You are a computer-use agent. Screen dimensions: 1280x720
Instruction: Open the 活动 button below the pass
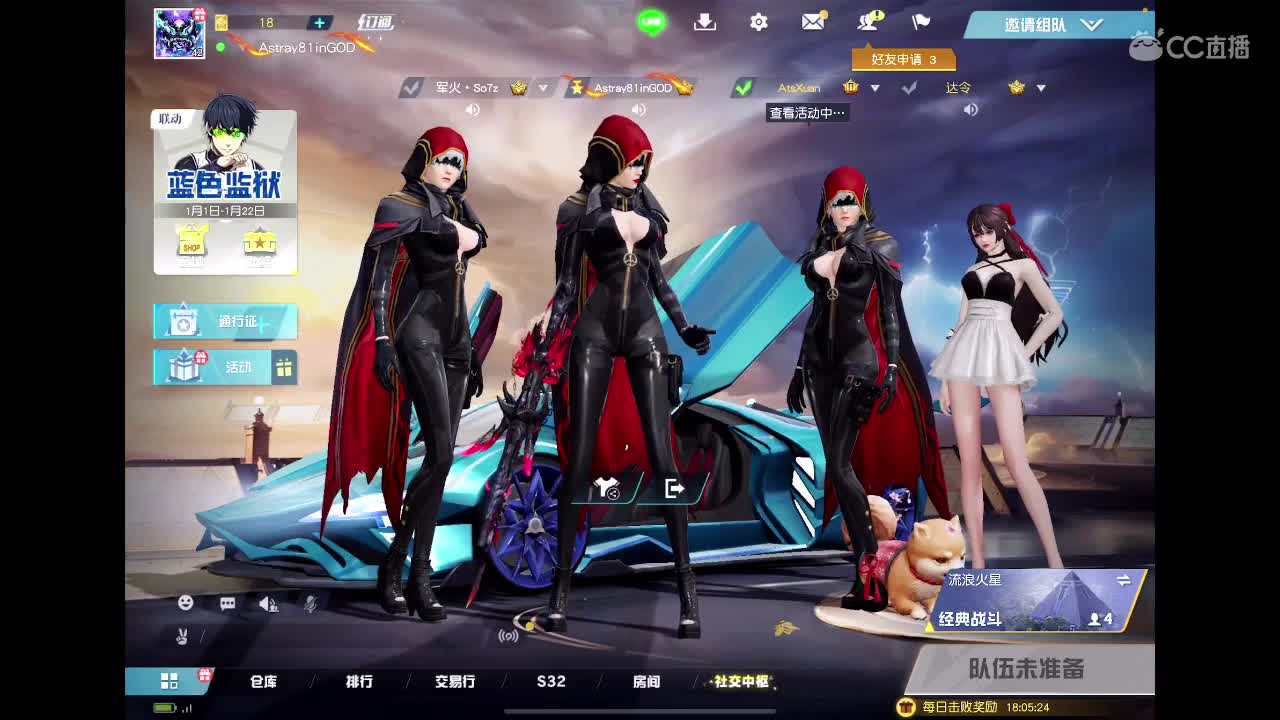[227, 366]
